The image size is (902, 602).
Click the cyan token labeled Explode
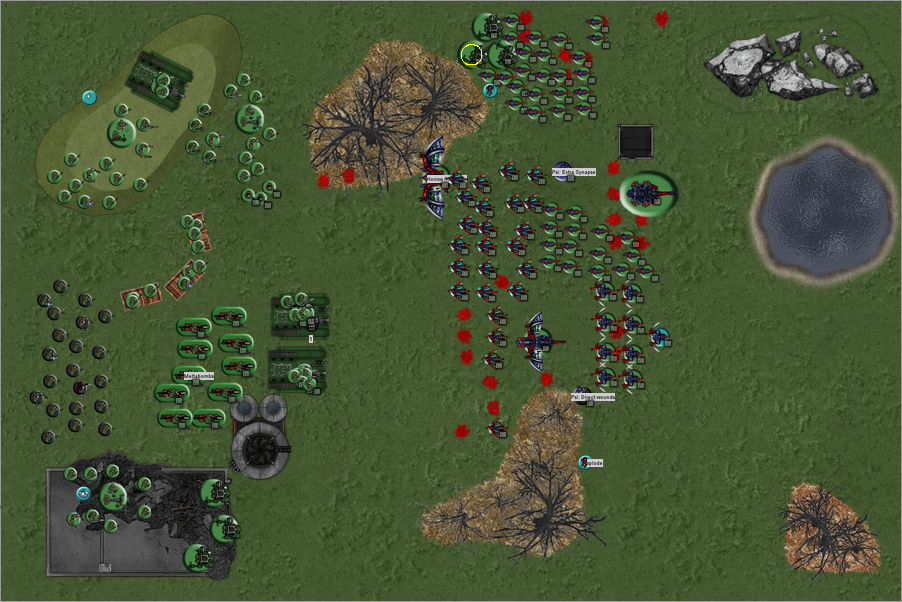tap(585, 462)
